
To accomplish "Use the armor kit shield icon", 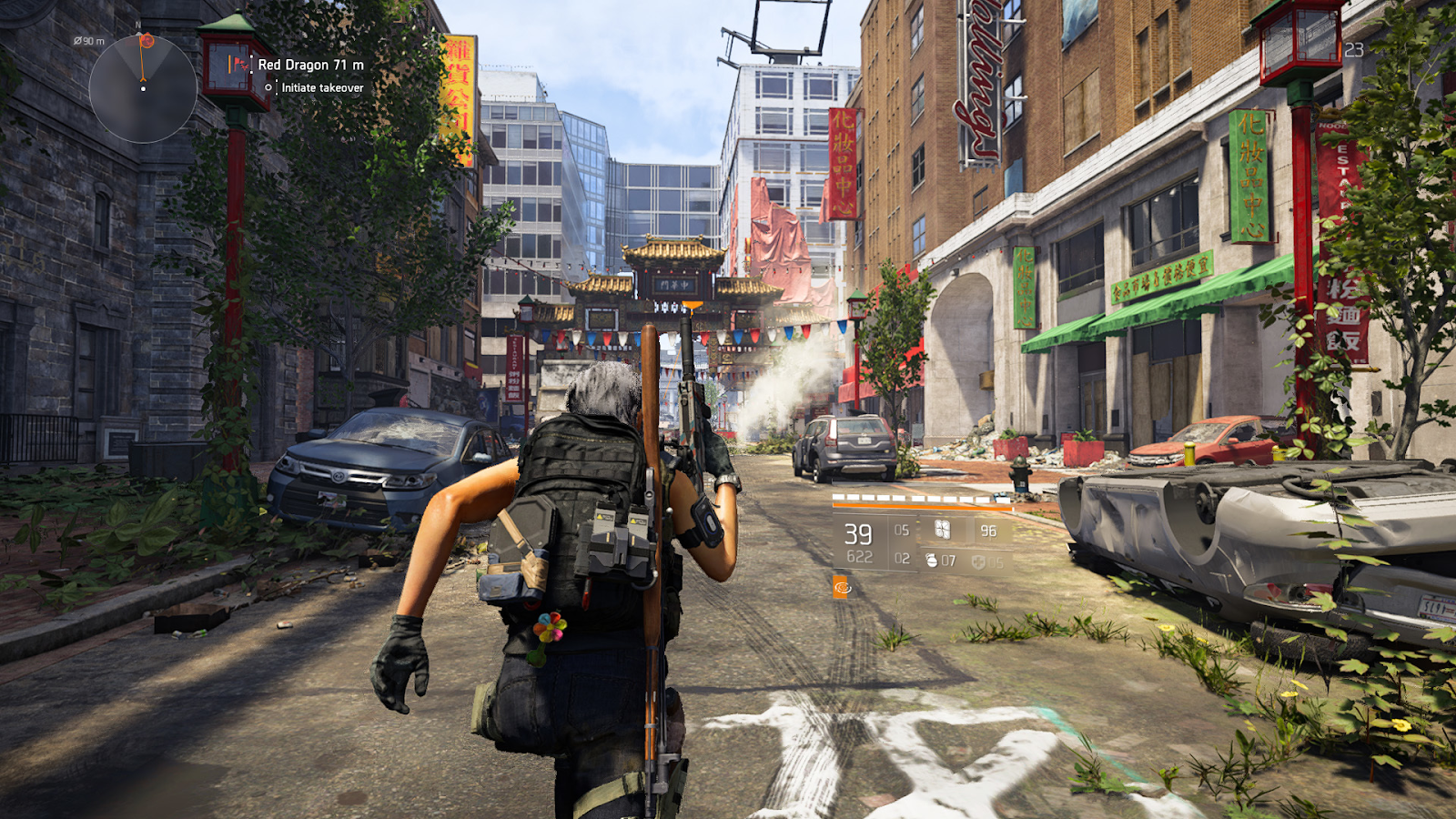I will pos(978,562).
